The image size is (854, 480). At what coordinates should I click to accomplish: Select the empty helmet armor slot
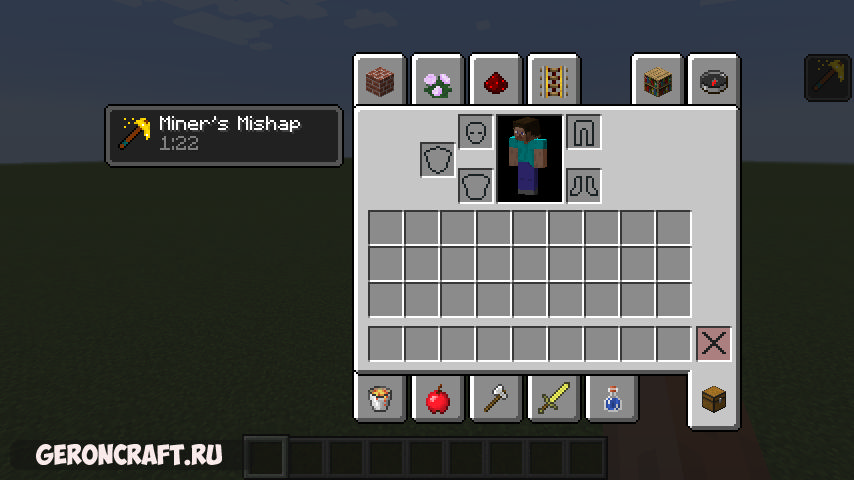[x=476, y=132]
